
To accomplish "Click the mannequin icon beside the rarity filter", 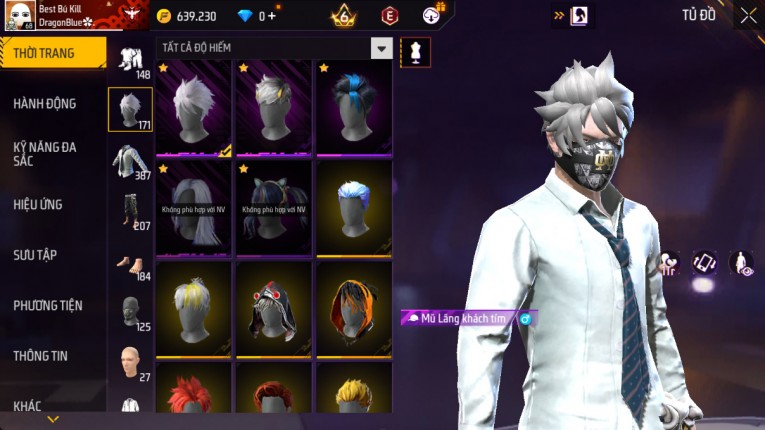I will tap(414, 51).
